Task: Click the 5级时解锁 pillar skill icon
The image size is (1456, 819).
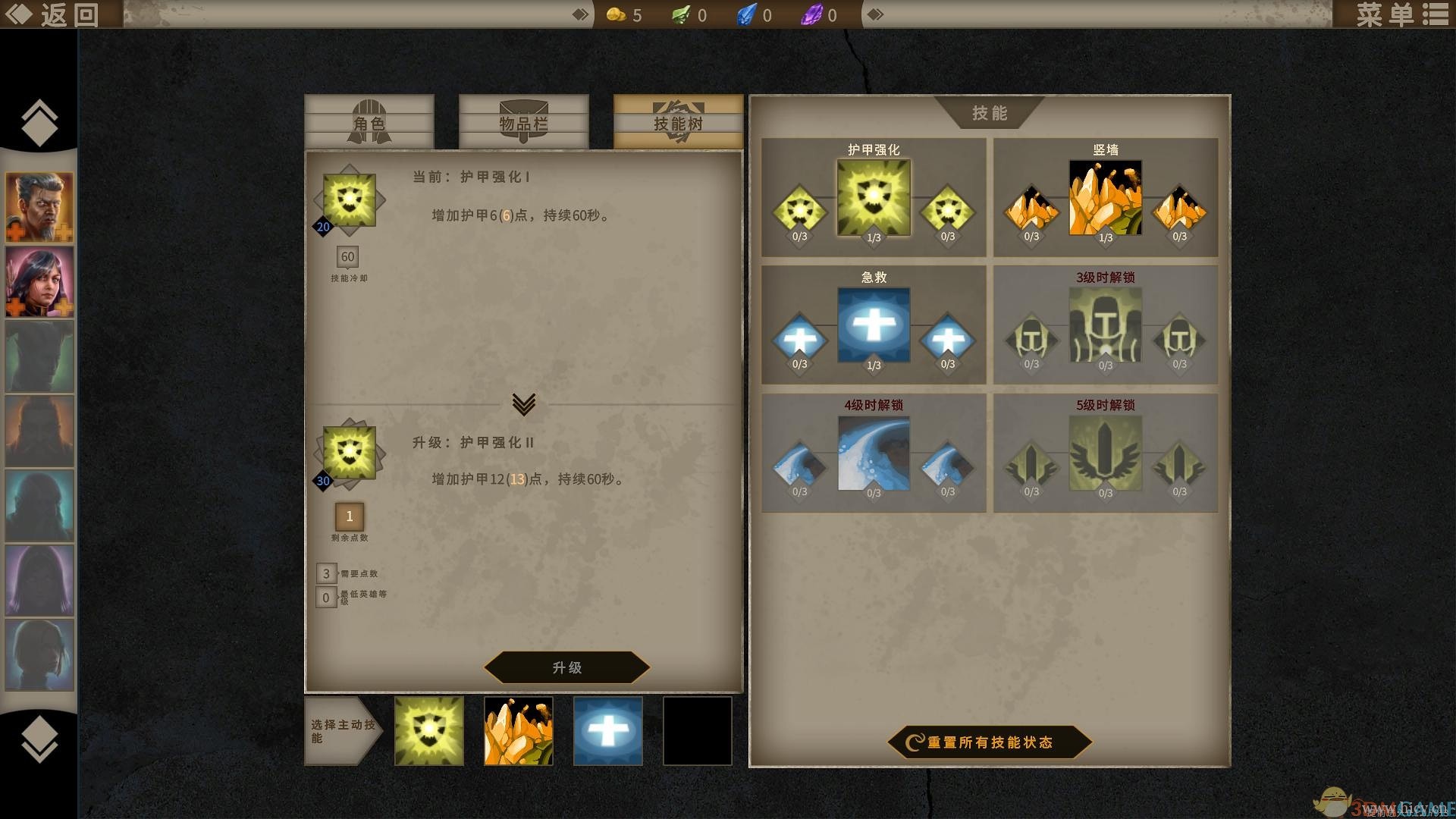Action: 1104,453
